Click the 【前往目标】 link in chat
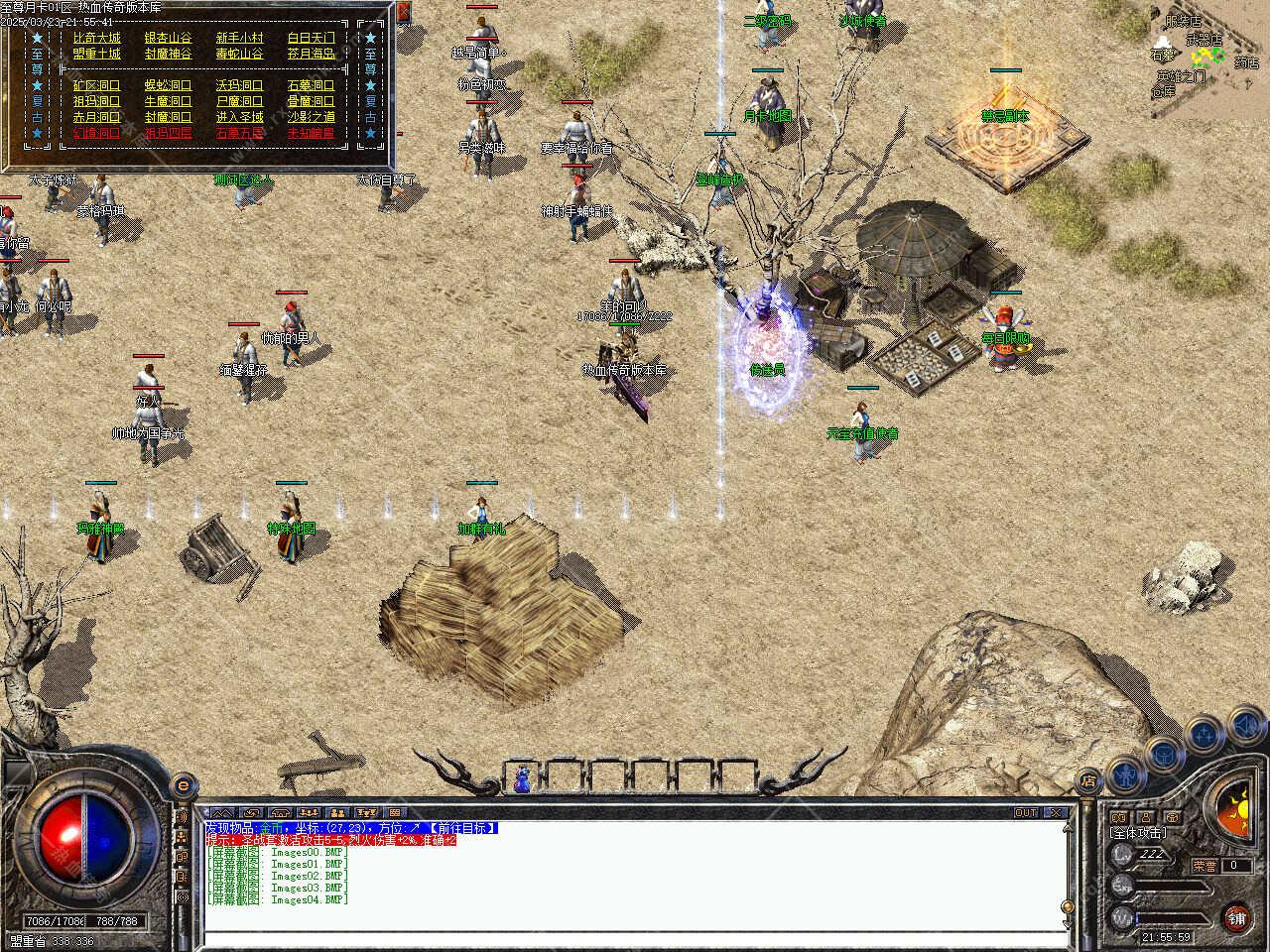Screen dimensions: 1270x952 click(462, 828)
